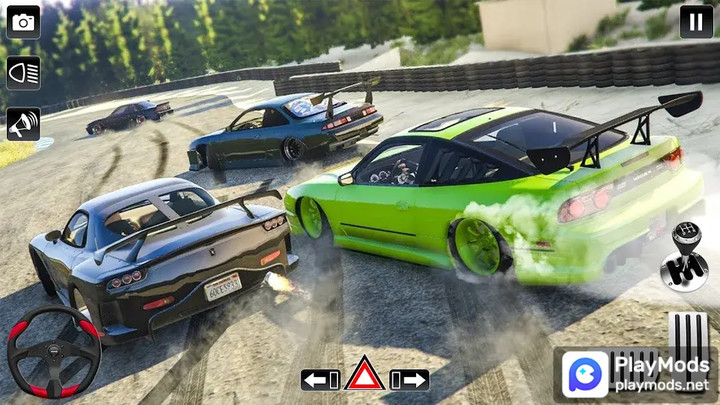Sound the horn button
Viewport: 720px width, 405px height.
(x=23, y=124)
